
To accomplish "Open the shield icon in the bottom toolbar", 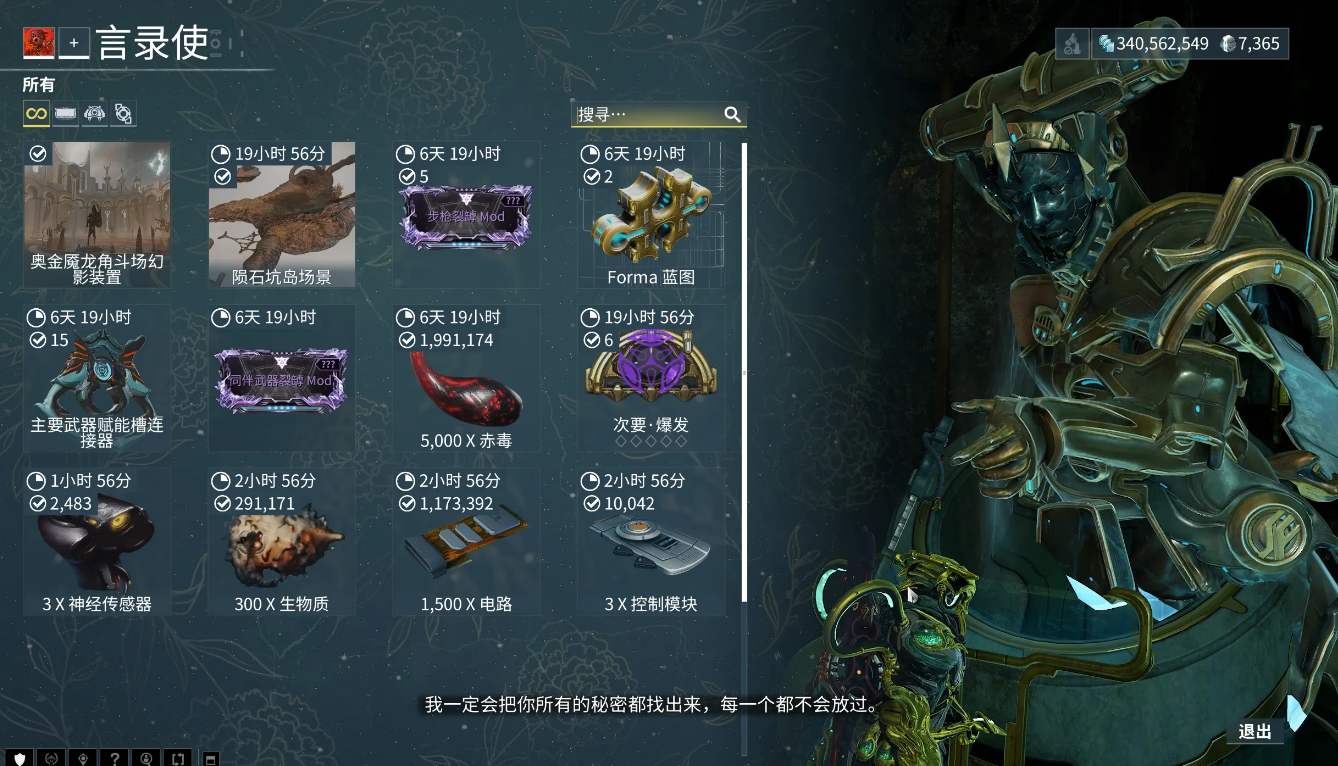I will click(19, 757).
